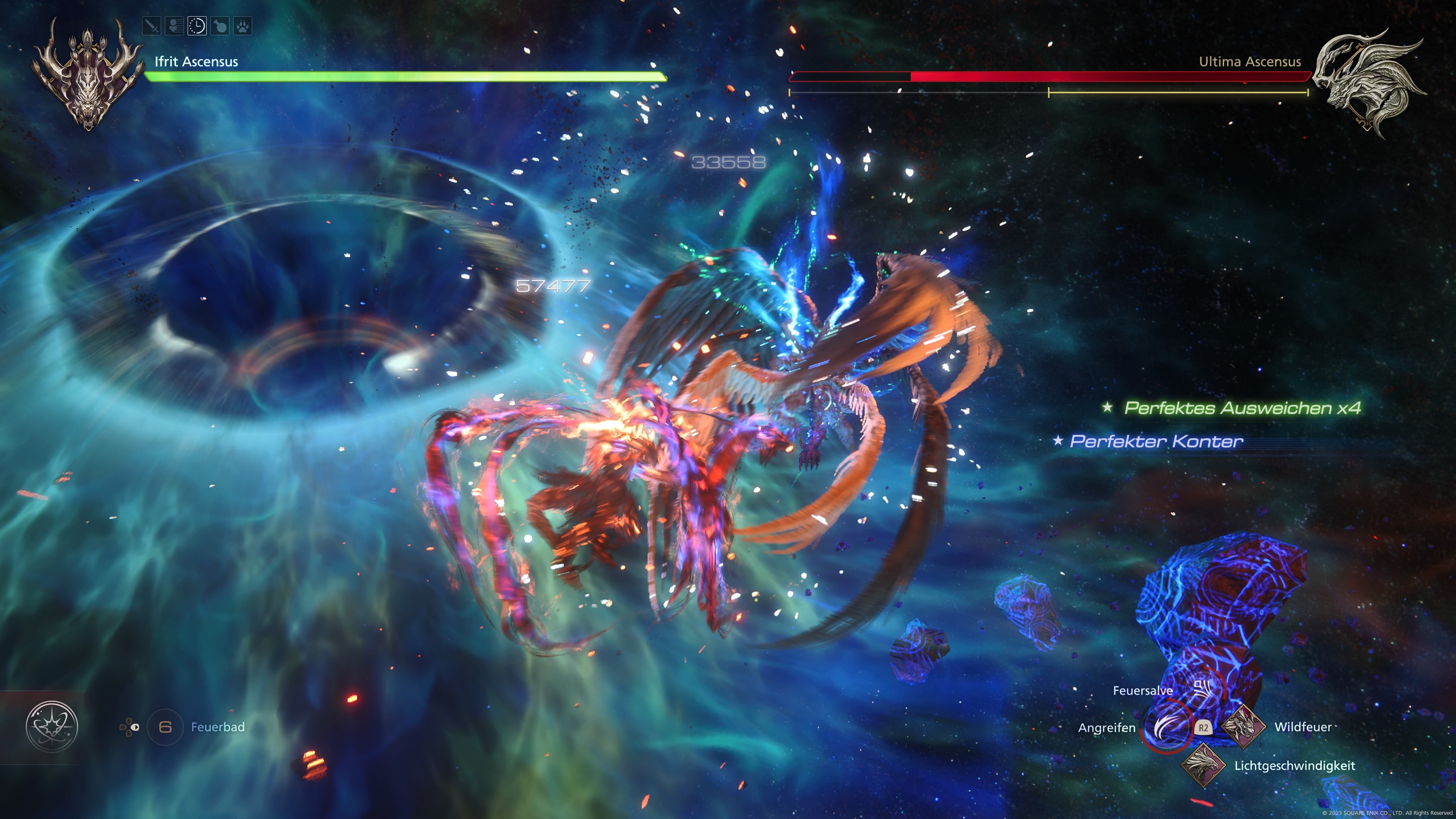Select the Feuersalve ability icon
1456x819 pixels.
click(1203, 689)
